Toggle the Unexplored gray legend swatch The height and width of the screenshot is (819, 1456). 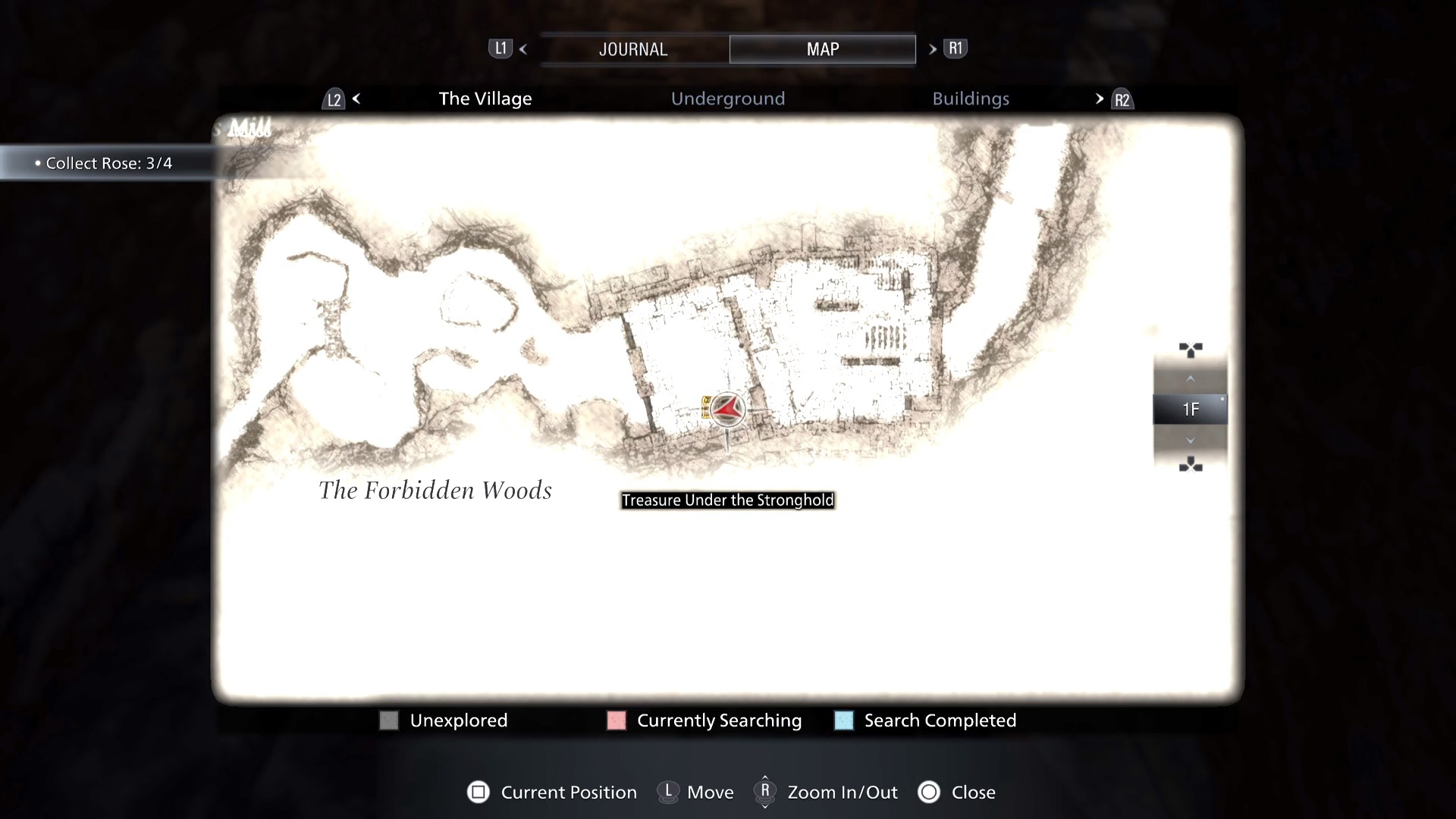pyautogui.click(x=389, y=720)
